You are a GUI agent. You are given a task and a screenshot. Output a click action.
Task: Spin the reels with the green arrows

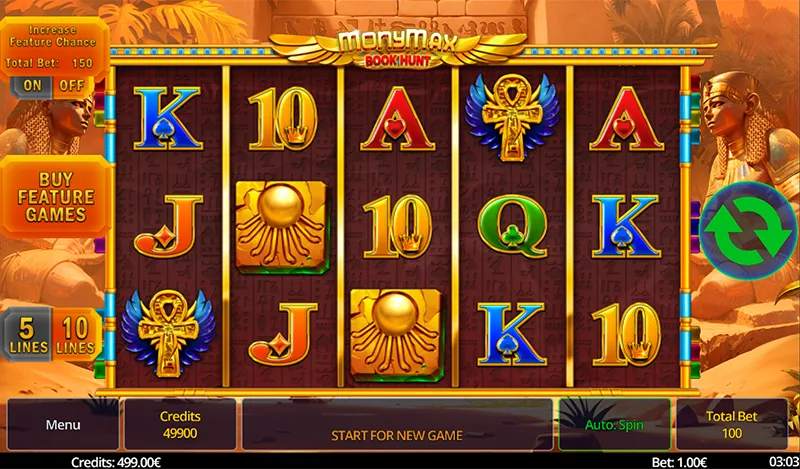[748, 229]
